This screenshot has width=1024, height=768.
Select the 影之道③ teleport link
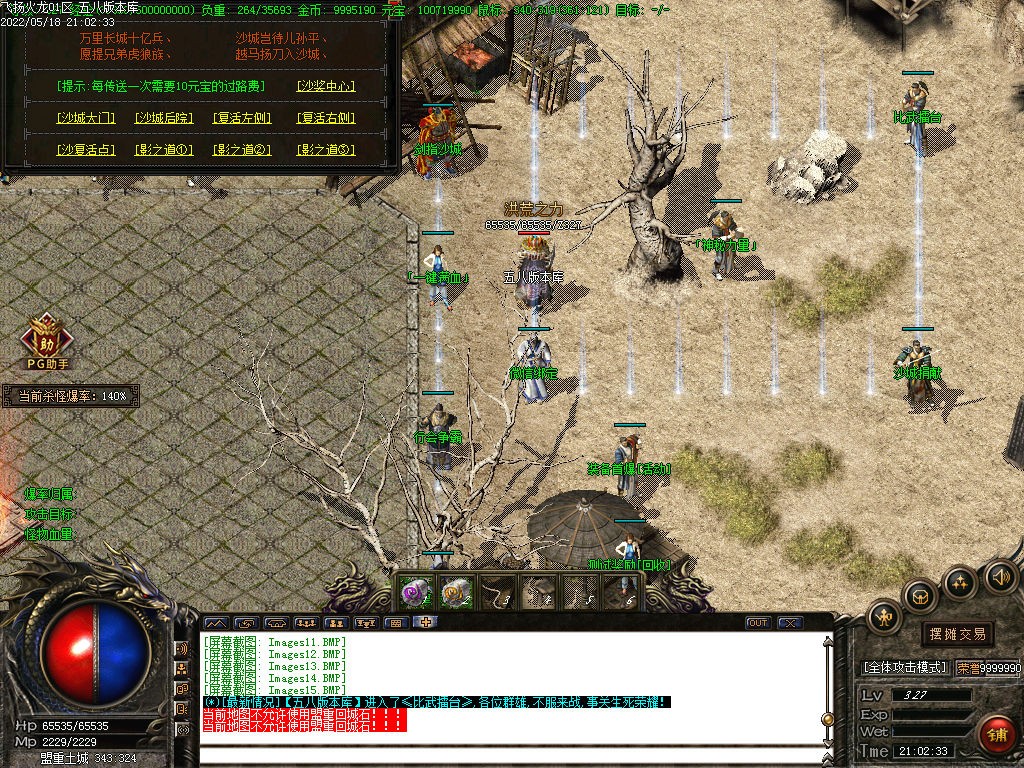tap(326, 150)
